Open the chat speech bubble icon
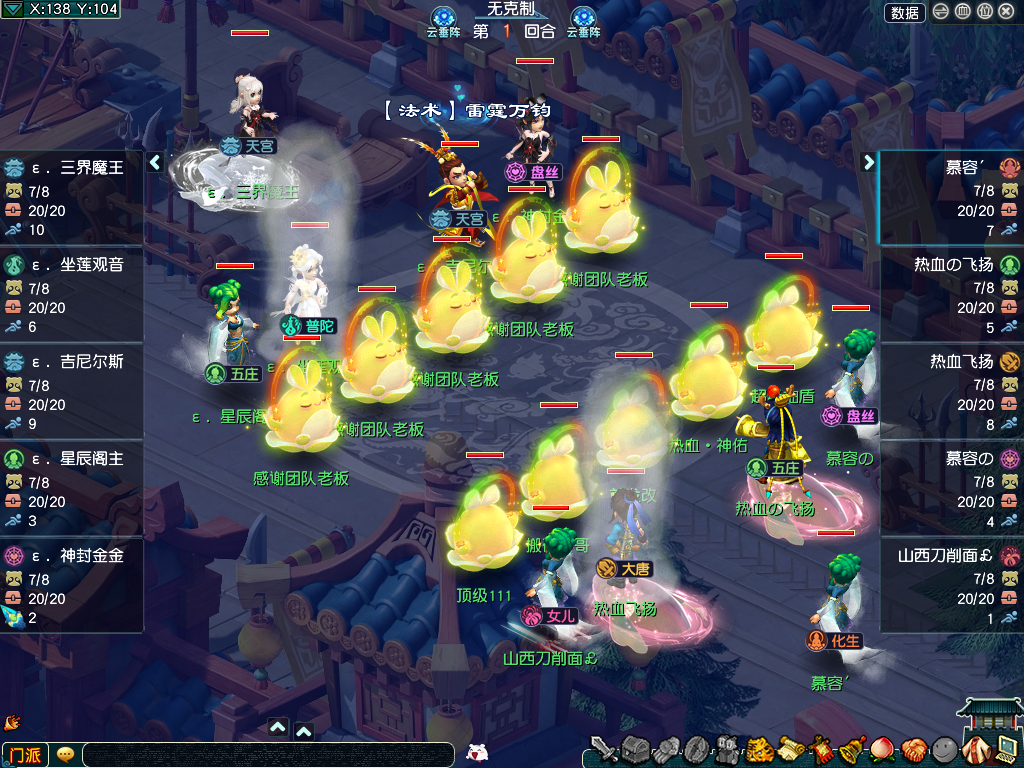 coord(65,754)
